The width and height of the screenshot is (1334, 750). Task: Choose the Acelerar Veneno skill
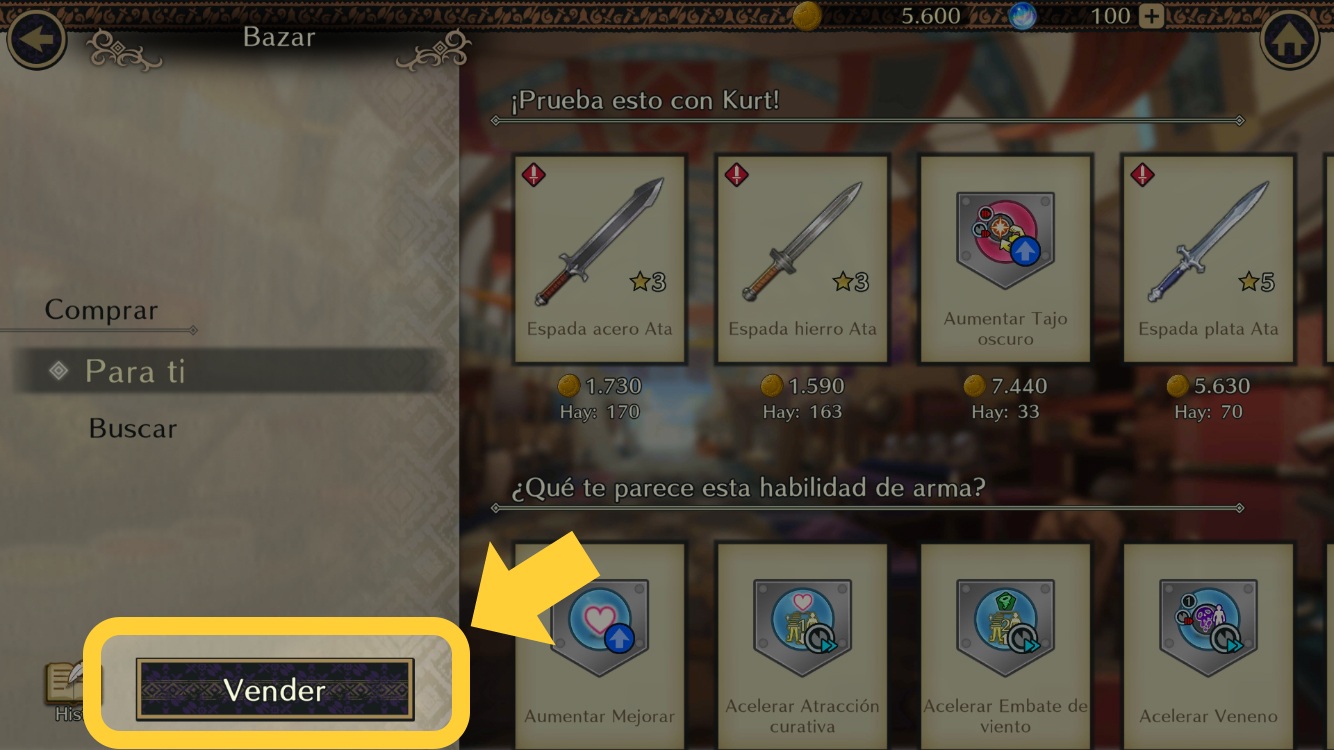coord(1208,640)
